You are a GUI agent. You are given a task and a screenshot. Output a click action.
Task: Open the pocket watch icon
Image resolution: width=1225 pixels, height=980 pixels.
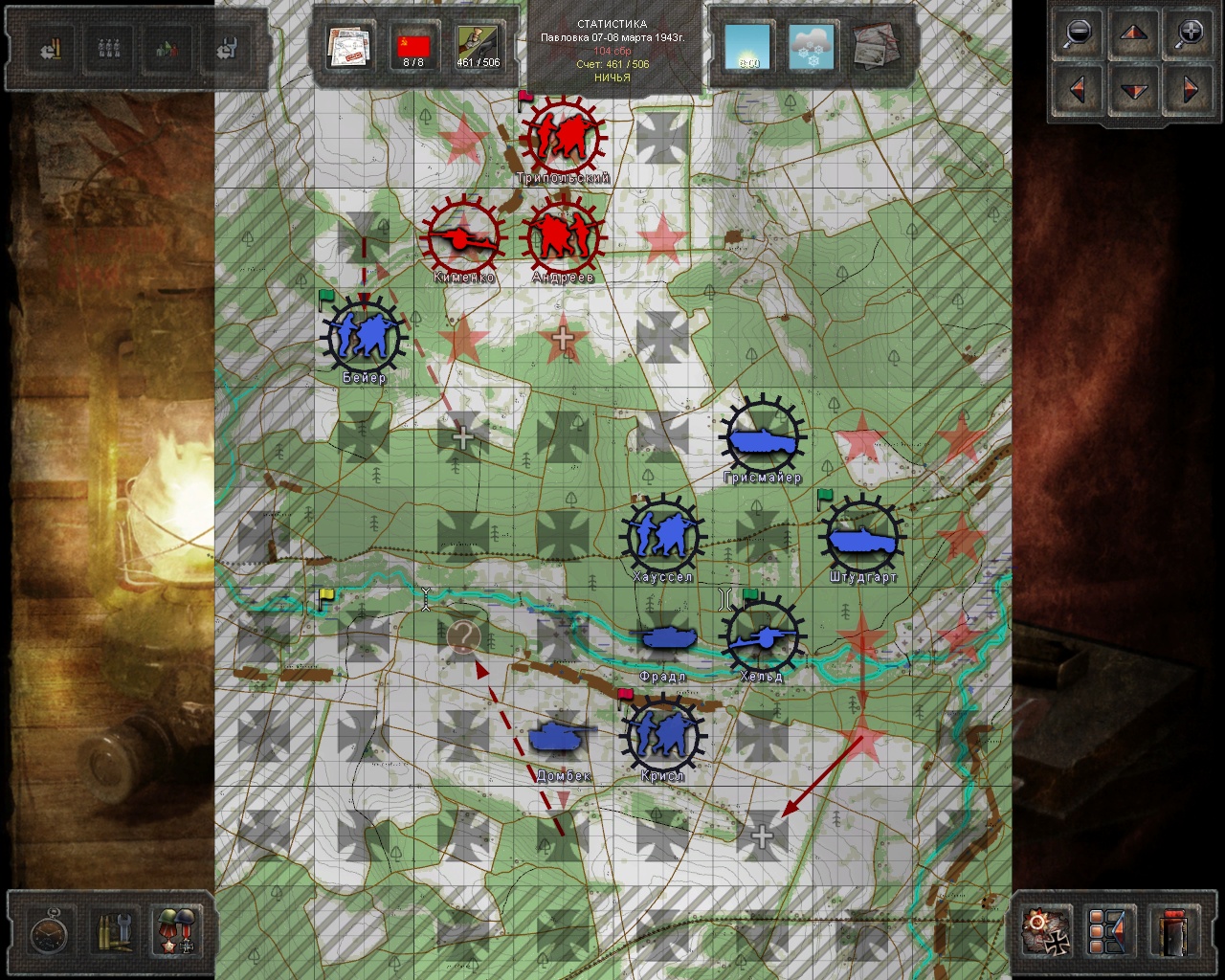pos(49,932)
